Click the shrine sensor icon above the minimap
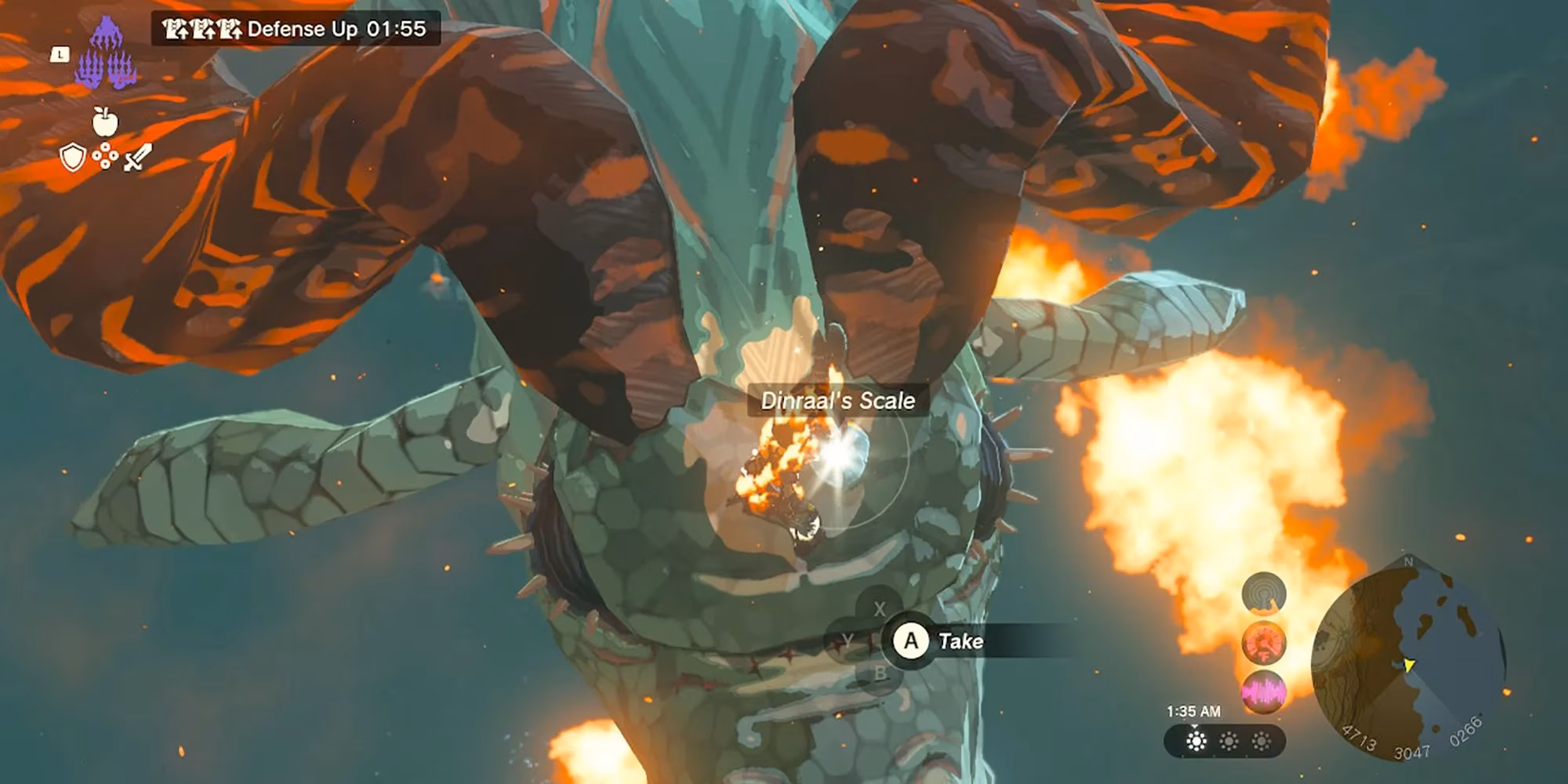1568x784 pixels. (1263, 593)
